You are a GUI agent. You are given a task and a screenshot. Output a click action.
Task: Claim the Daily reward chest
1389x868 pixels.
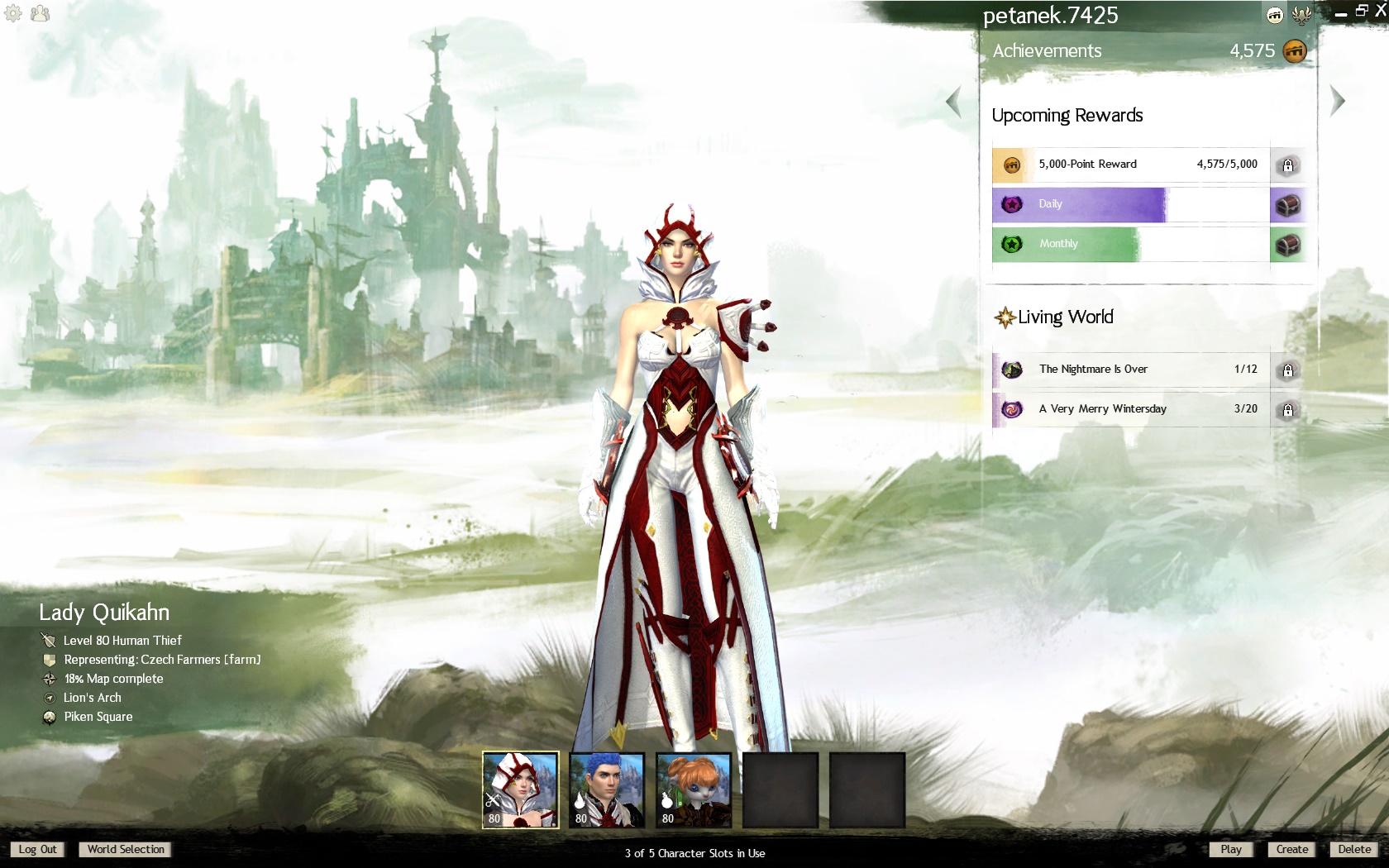1287,205
